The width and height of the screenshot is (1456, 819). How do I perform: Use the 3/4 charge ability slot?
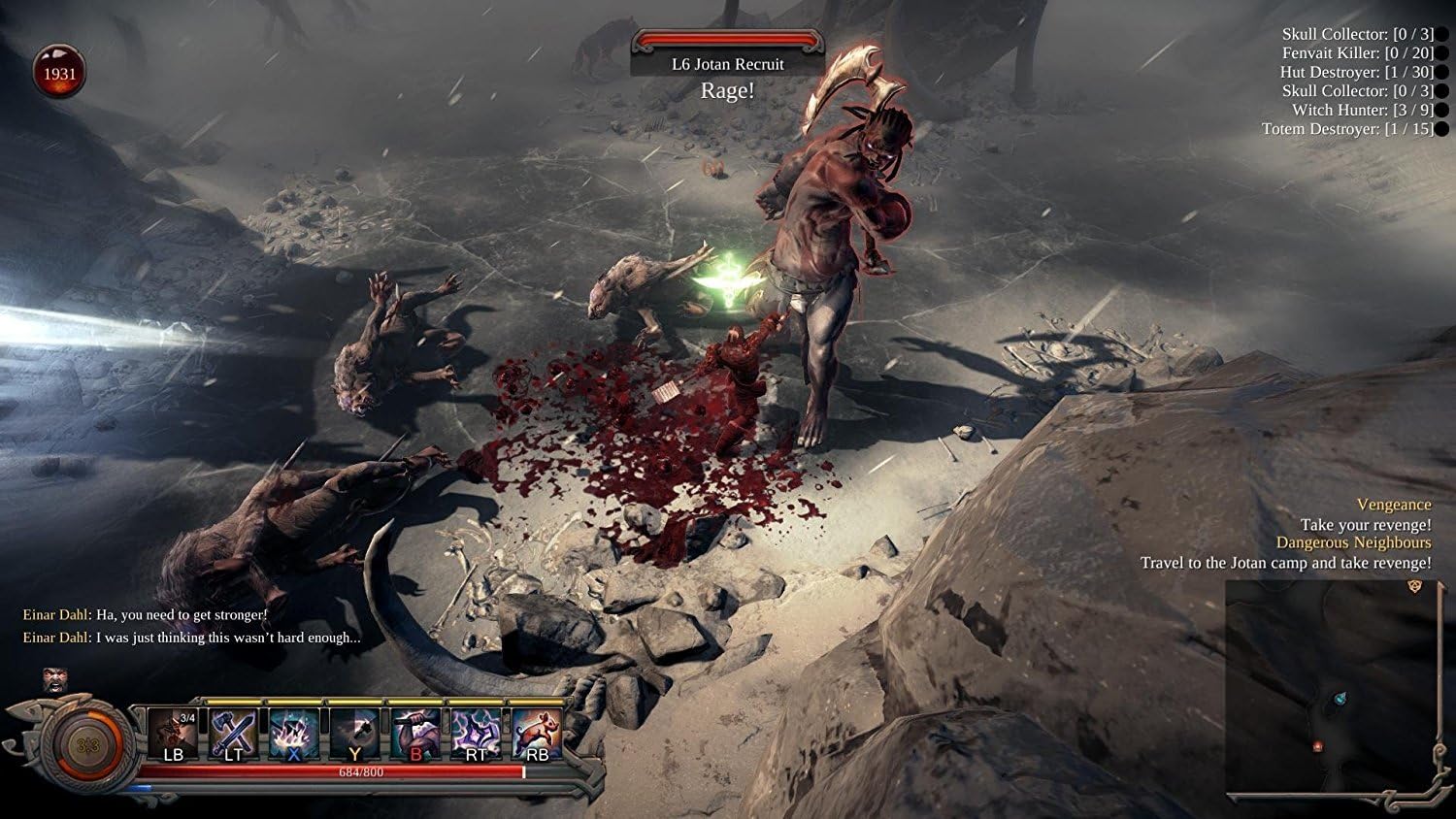coord(173,735)
